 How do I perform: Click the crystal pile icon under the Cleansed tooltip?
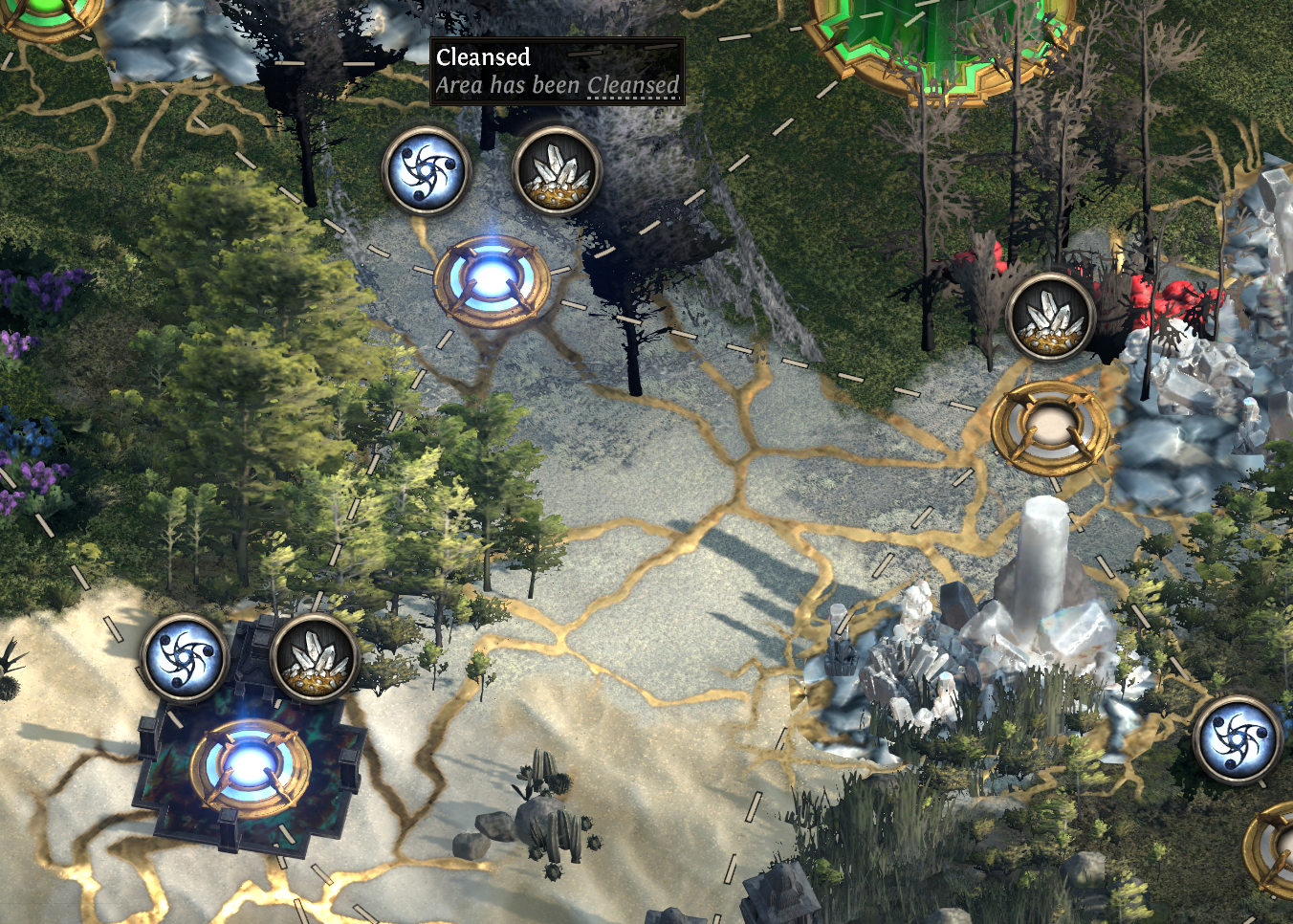557,172
